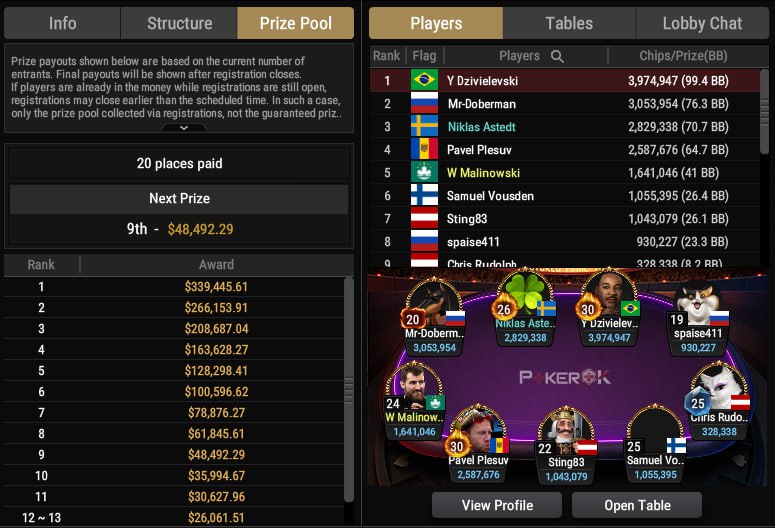Switch to the Info tab
The height and width of the screenshot is (528, 775).
coord(62,23)
